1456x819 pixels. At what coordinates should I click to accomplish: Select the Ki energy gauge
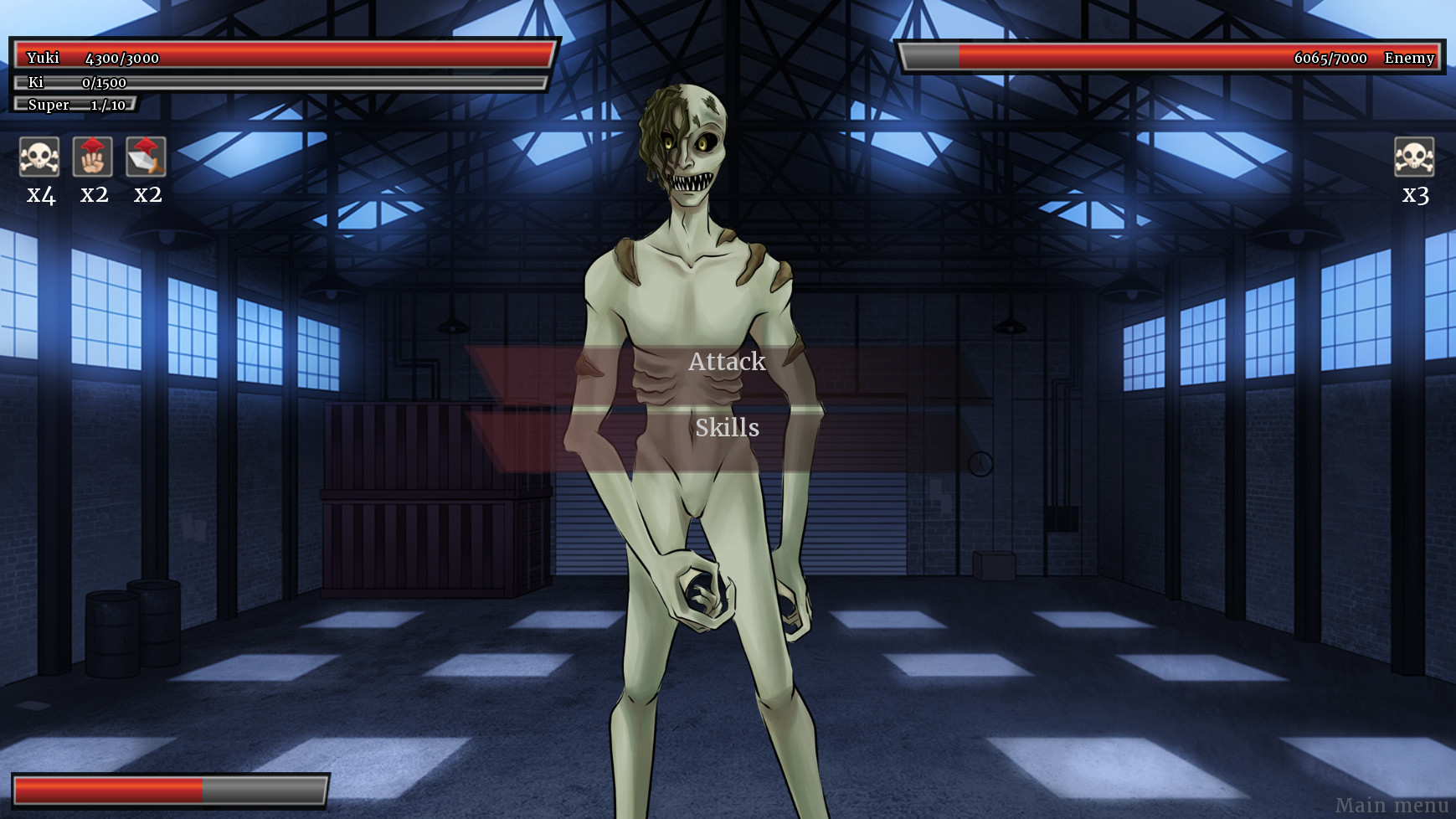click(x=276, y=82)
